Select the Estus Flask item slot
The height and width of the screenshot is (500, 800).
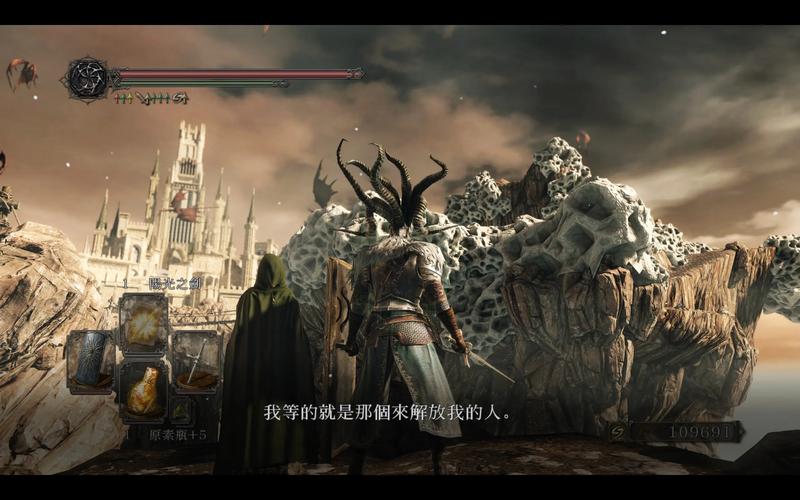click(144, 388)
